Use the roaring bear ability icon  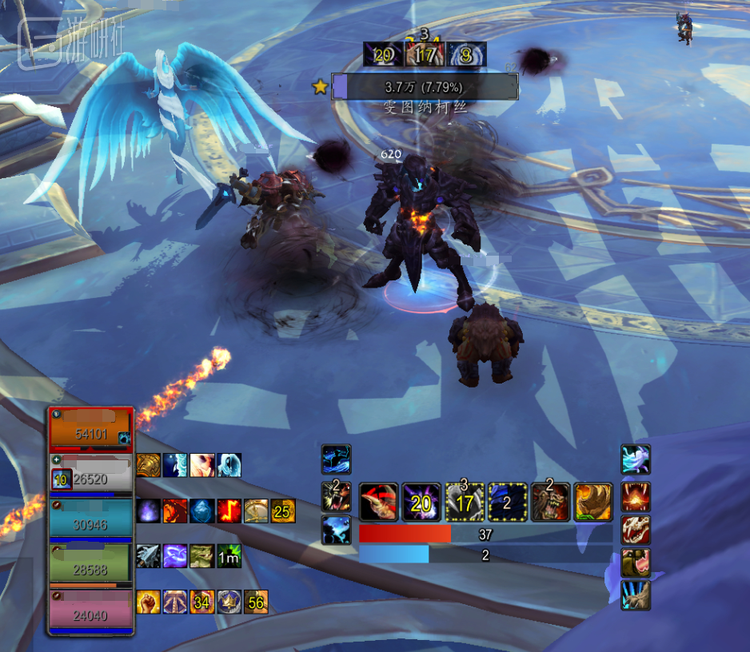pyautogui.click(x=550, y=502)
